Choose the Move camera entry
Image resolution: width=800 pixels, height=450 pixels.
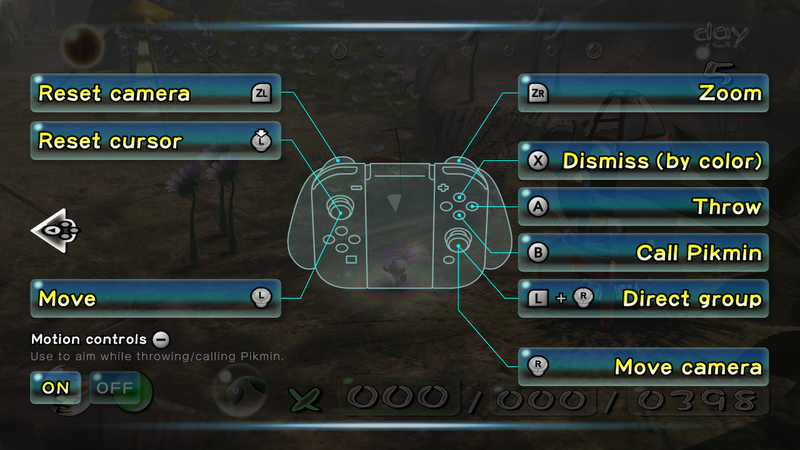(643, 367)
